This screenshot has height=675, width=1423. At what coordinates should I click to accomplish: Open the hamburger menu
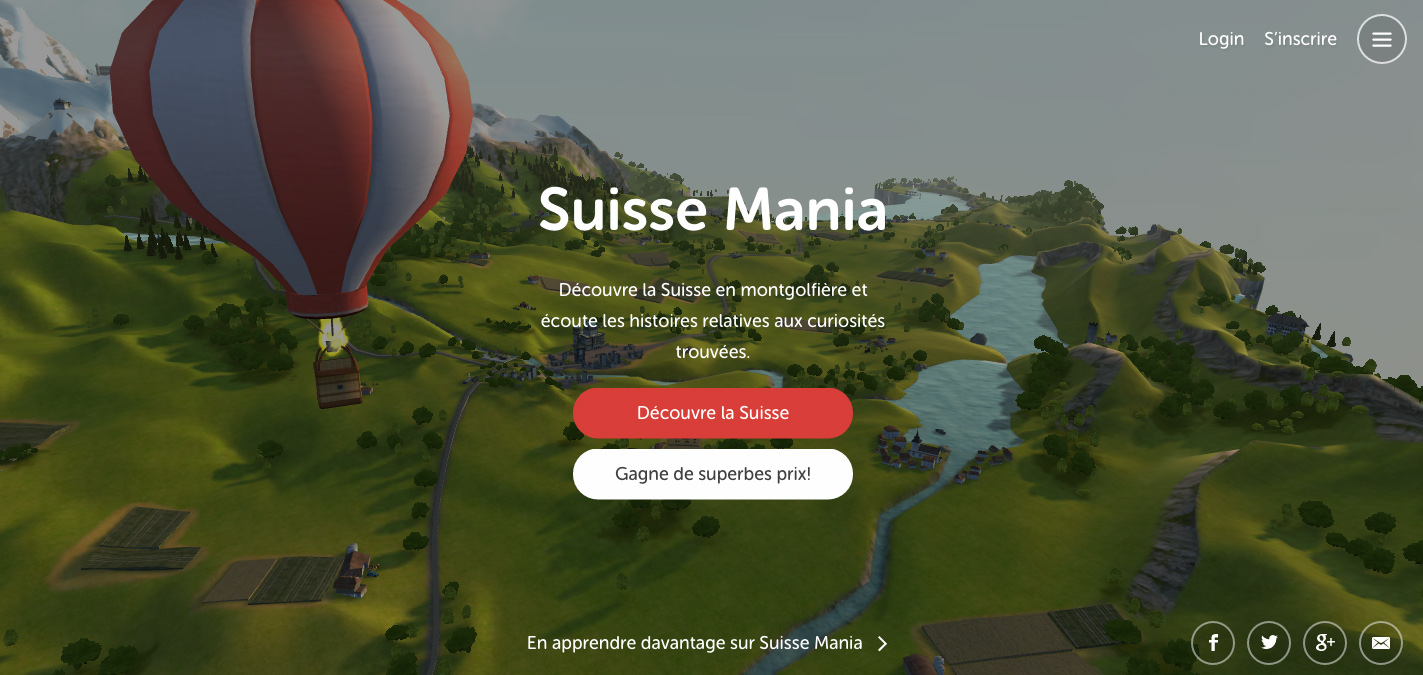pyautogui.click(x=1381, y=39)
